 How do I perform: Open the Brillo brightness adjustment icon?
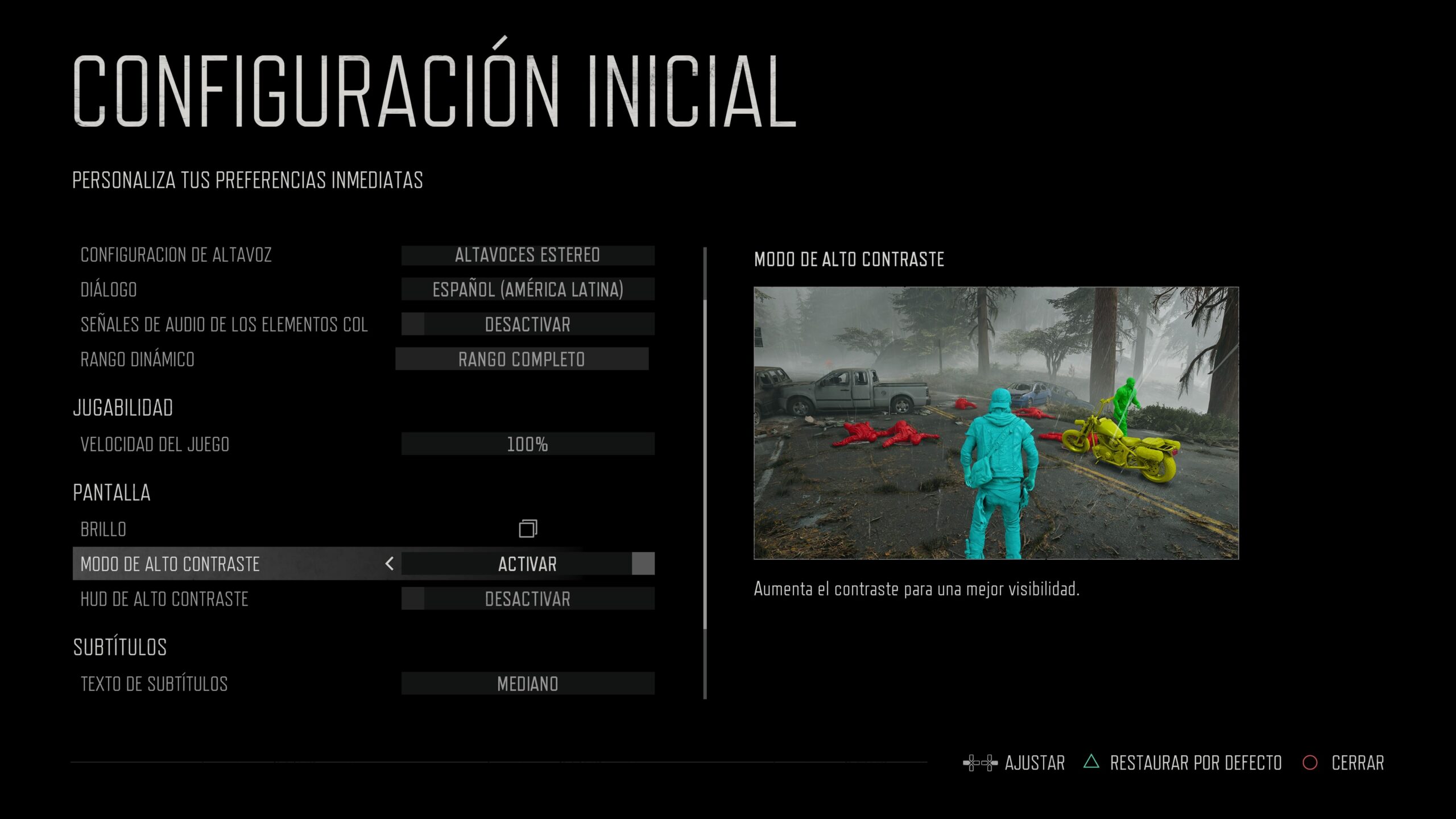tap(528, 529)
